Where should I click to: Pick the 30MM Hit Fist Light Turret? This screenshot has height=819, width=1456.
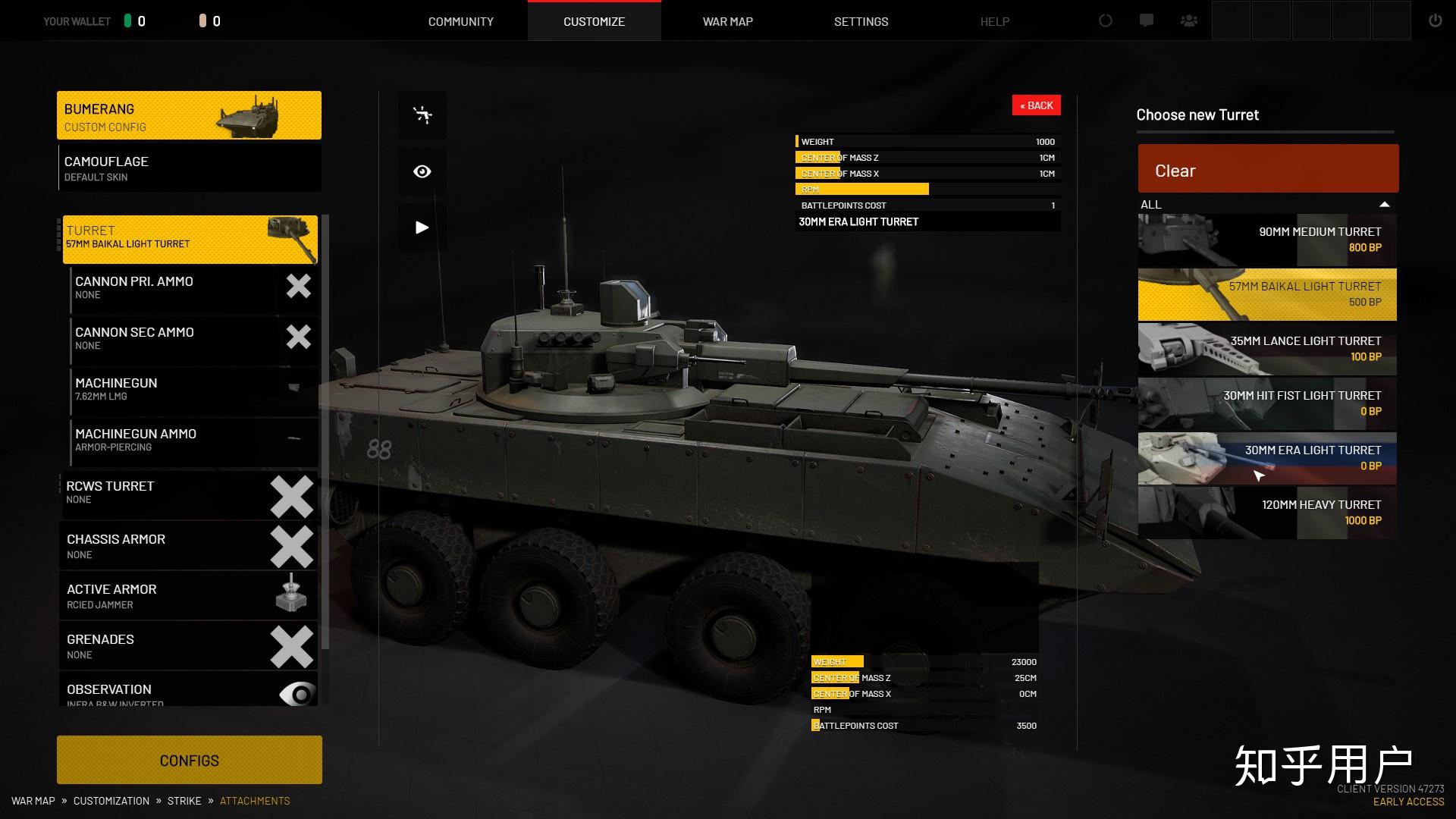tap(1266, 403)
